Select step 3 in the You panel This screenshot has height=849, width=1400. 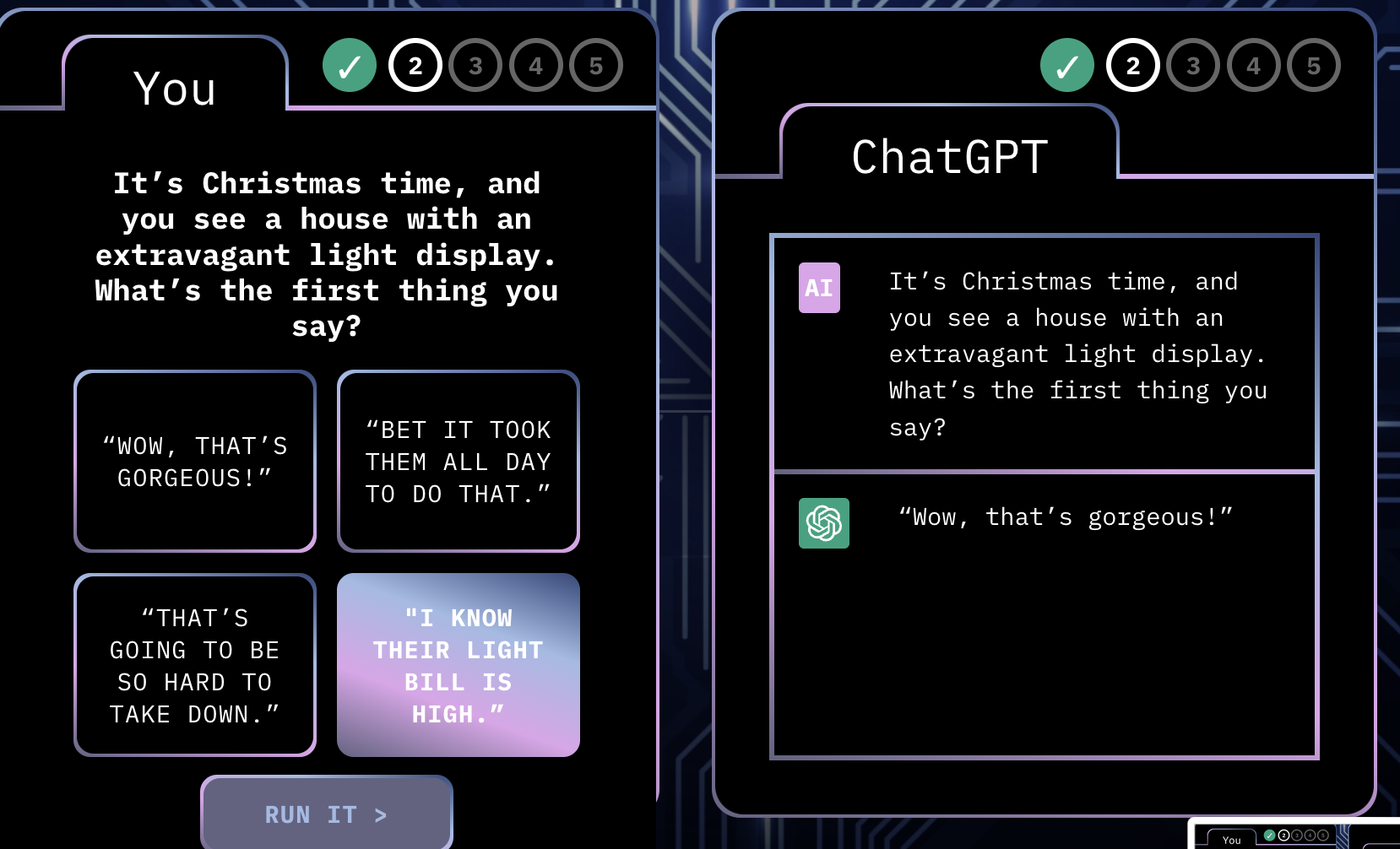(475, 66)
